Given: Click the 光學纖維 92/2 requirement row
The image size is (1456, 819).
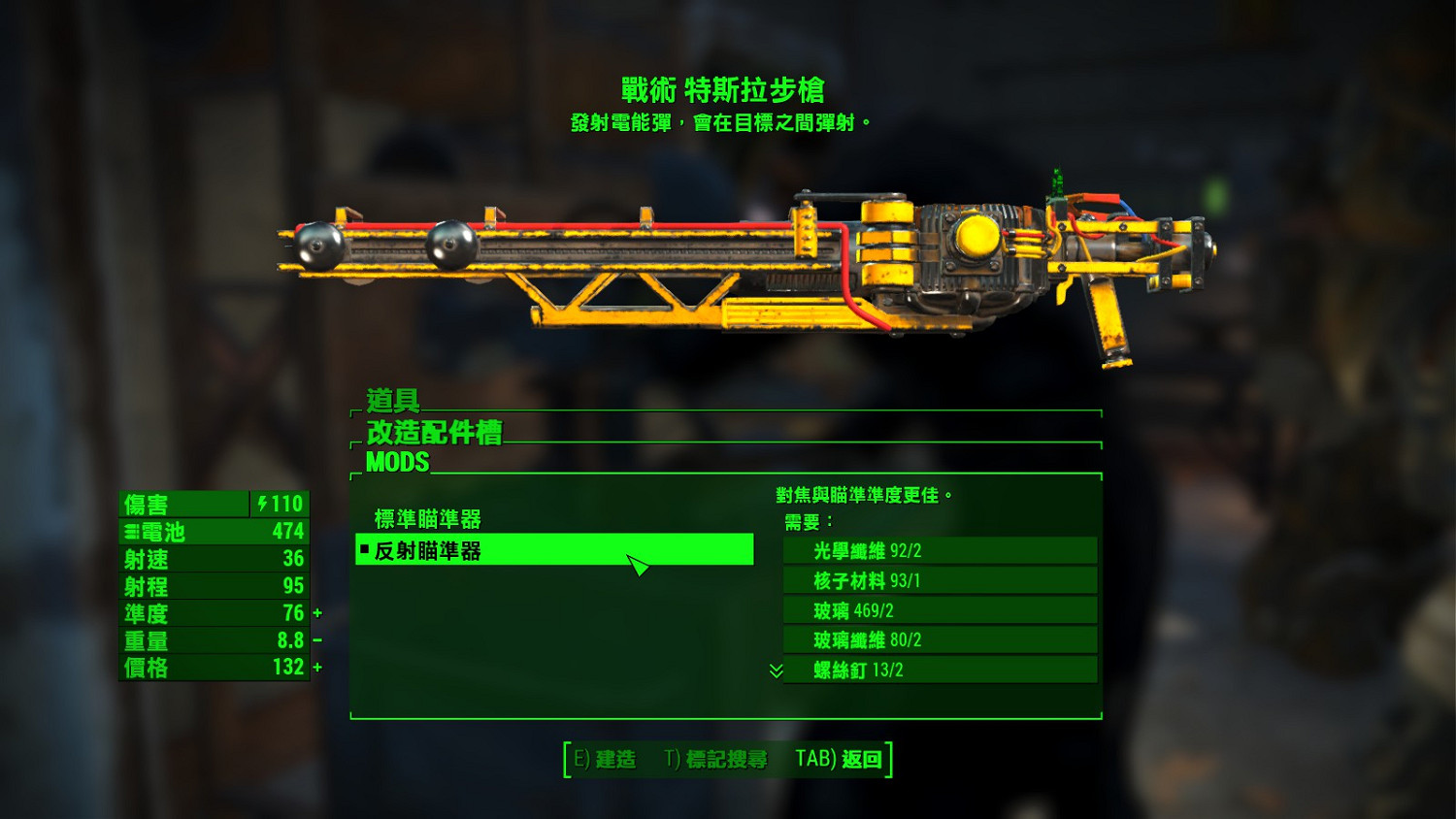Looking at the screenshot, I should pos(939,549).
